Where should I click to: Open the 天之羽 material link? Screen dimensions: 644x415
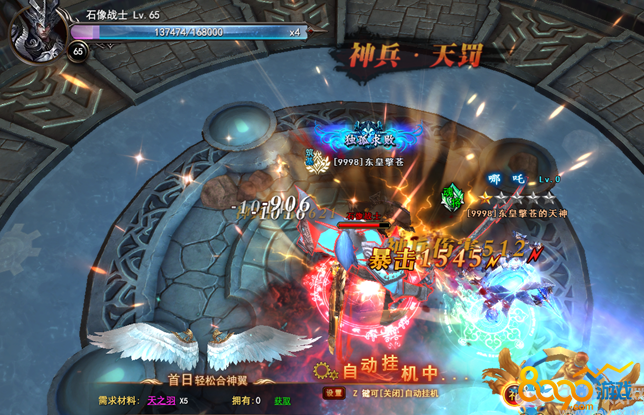tap(161, 401)
